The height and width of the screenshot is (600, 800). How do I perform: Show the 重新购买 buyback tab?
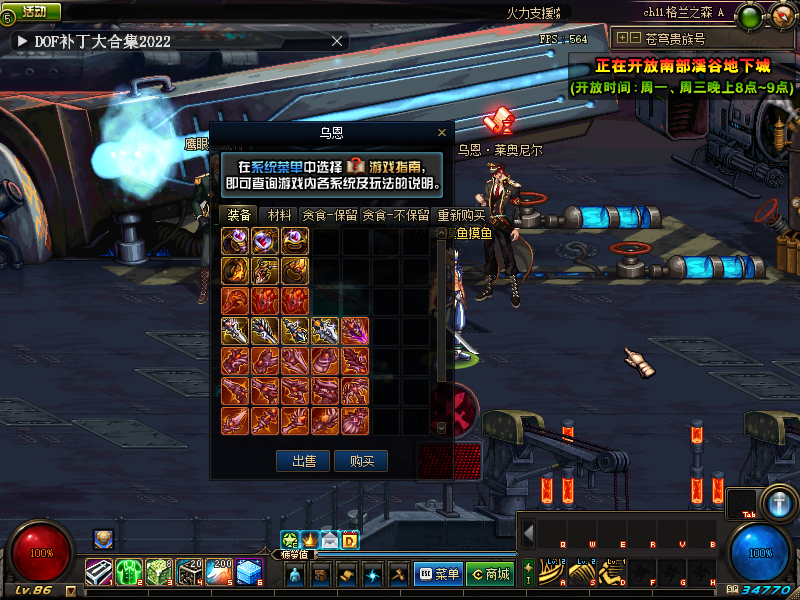[x=460, y=215]
